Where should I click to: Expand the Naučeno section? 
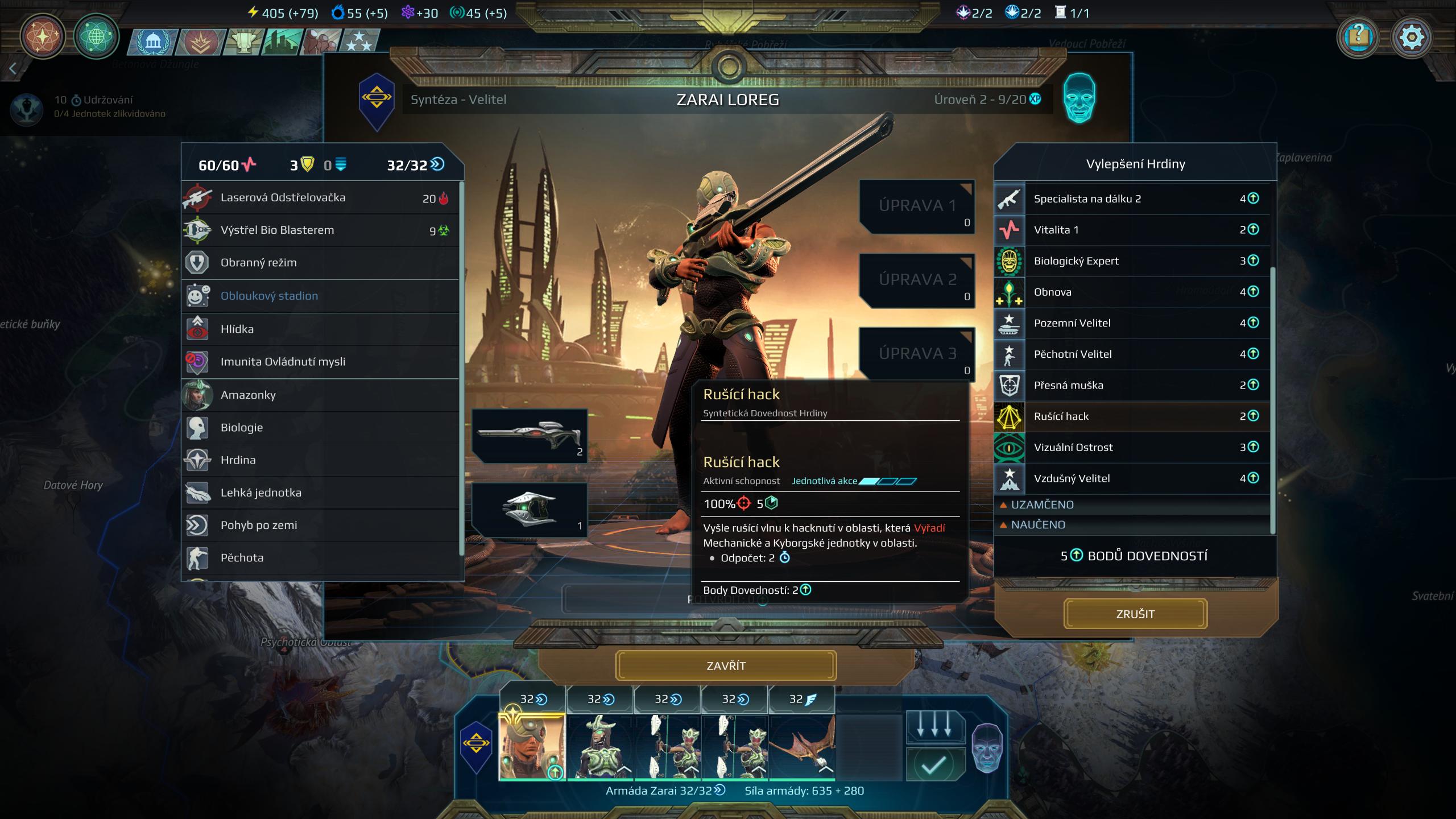(x=1037, y=524)
